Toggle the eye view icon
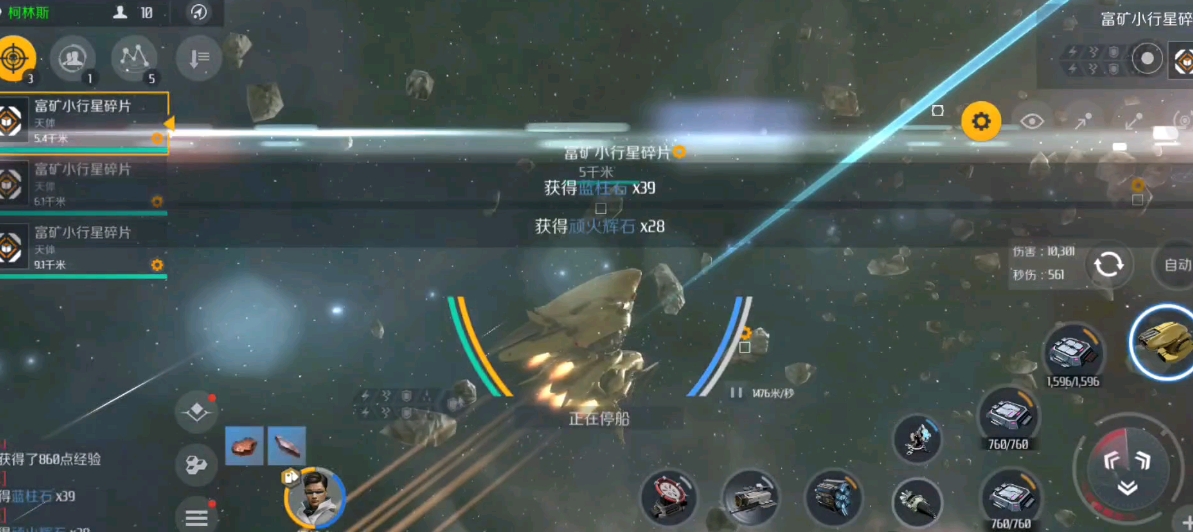Viewport: 1193px width, 532px height. [x=1032, y=122]
